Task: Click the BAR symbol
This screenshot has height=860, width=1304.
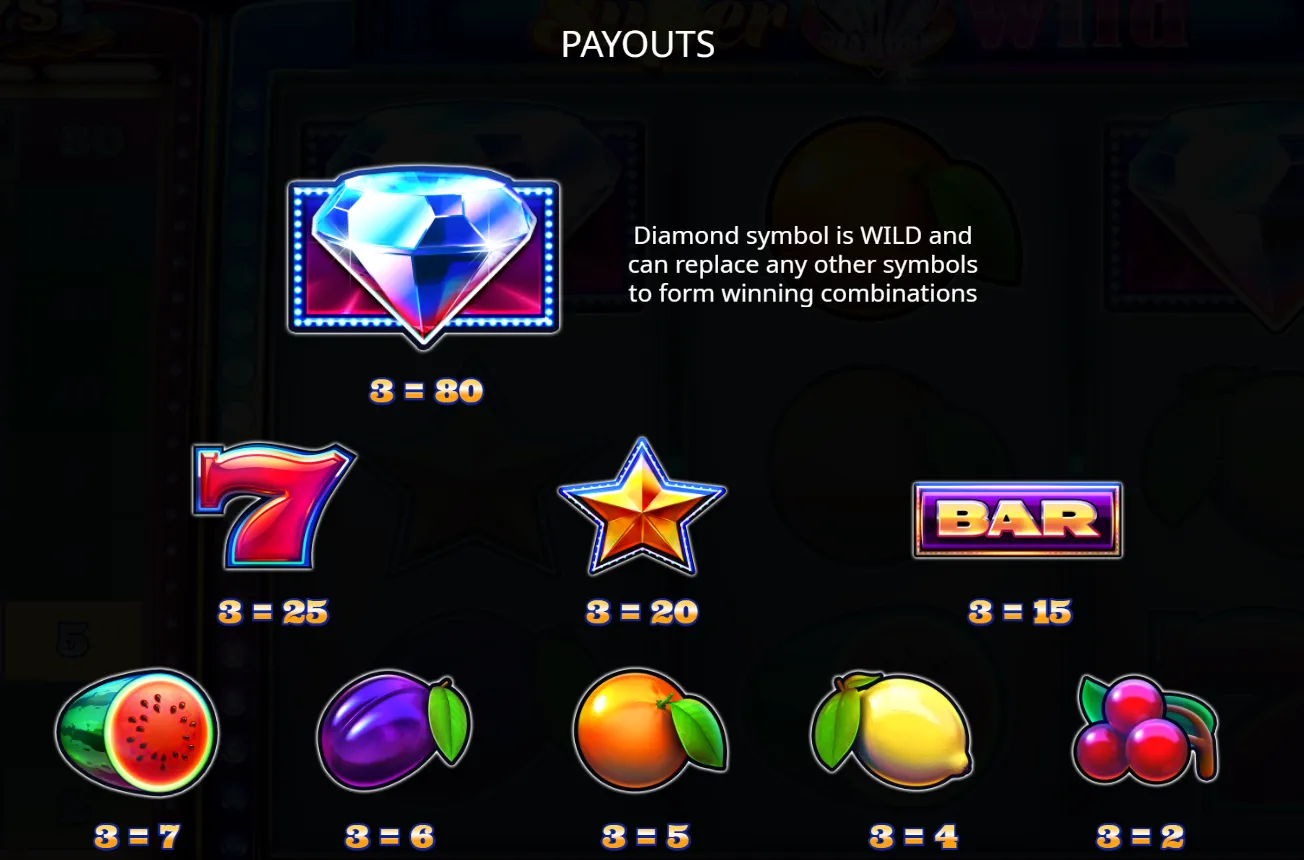Action: click(x=1016, y=518)
